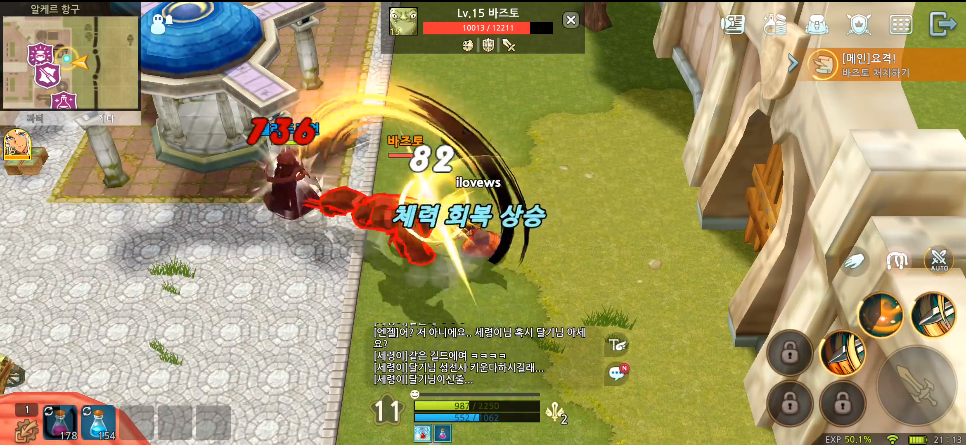Activate the orange swirl skill
This screenshot has height=445, width=966.
tap(881, 315)
